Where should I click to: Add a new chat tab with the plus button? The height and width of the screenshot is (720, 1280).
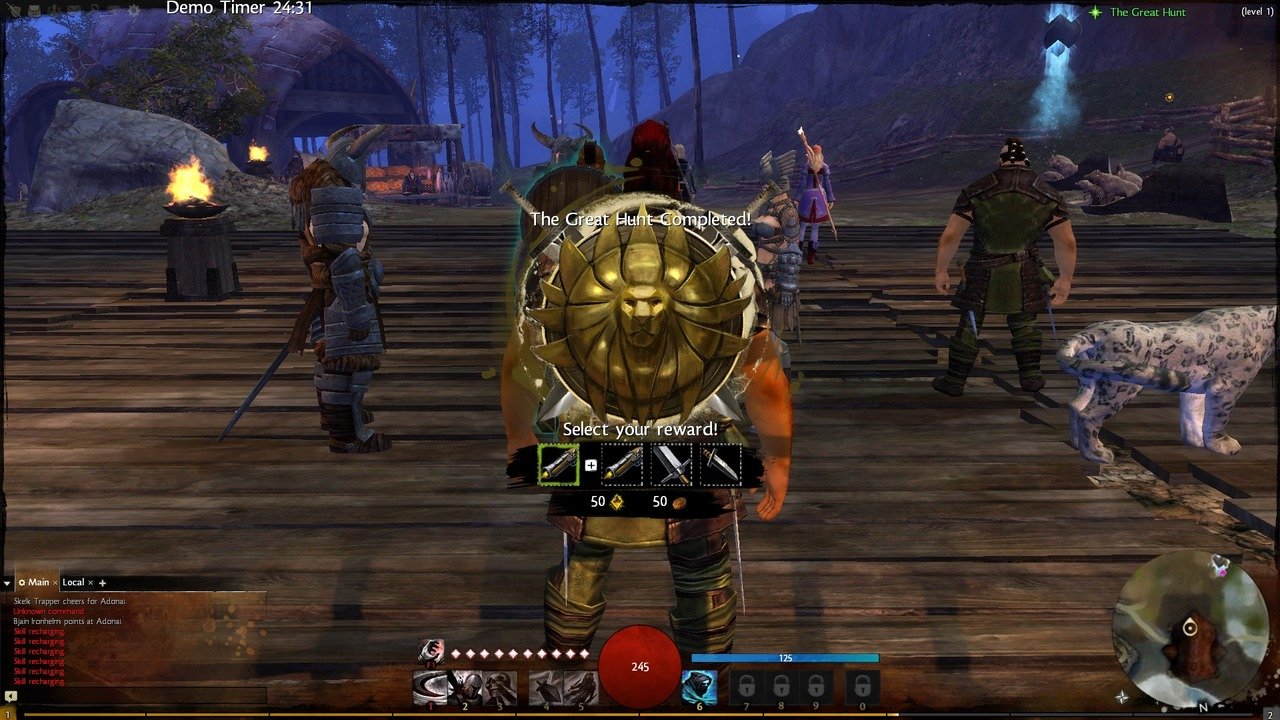tap(102, 583)
